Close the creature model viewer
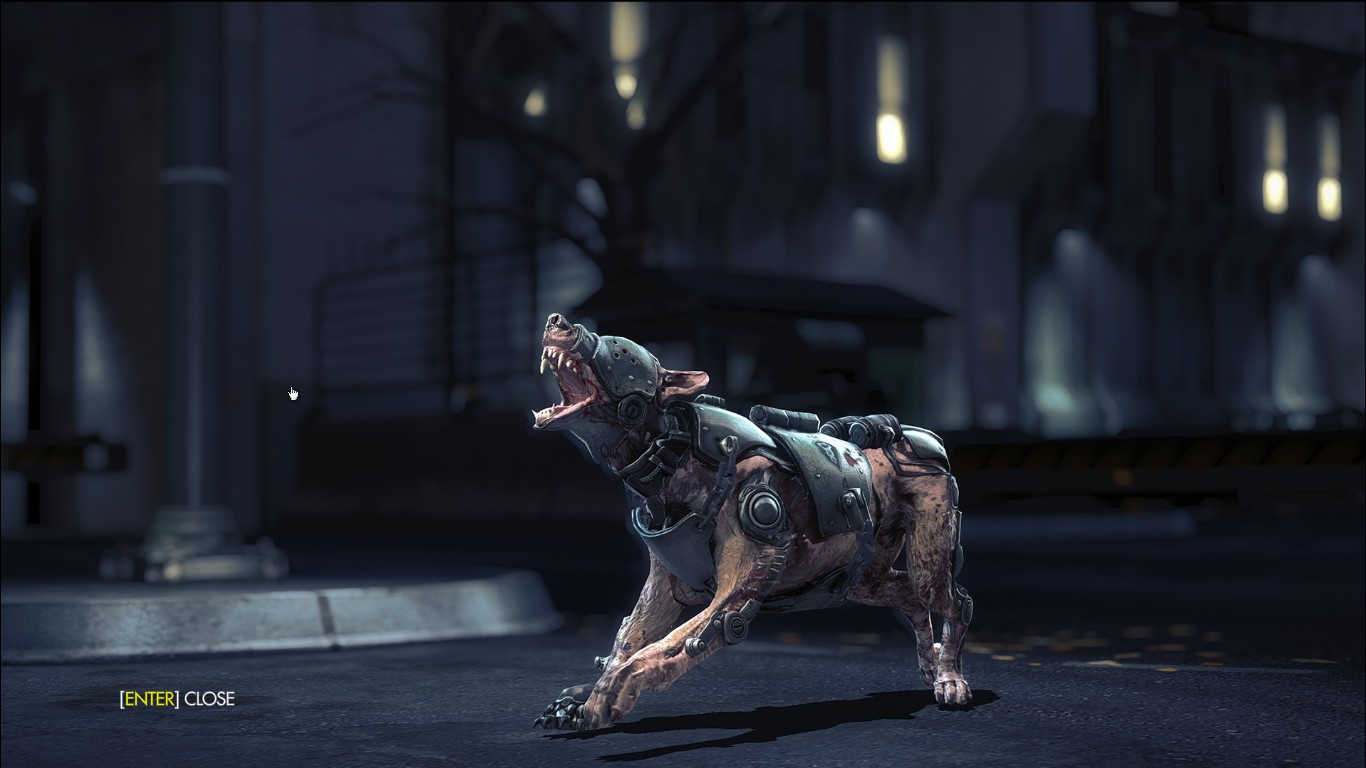The width and height of the screenshot is (1366, 768). coord(177,699)
